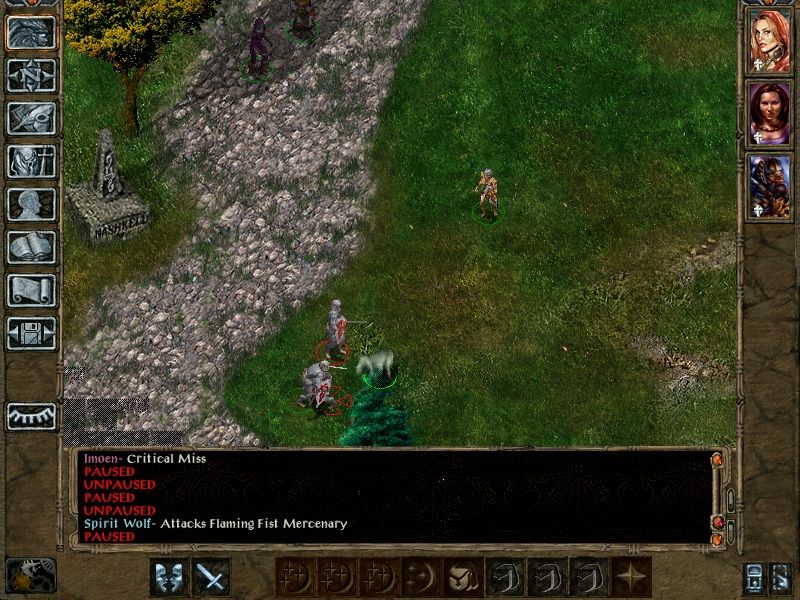This screenshot has height=600, width=800.
Task: Open the journal with the quill icon
Action: [x=31, y=118]
